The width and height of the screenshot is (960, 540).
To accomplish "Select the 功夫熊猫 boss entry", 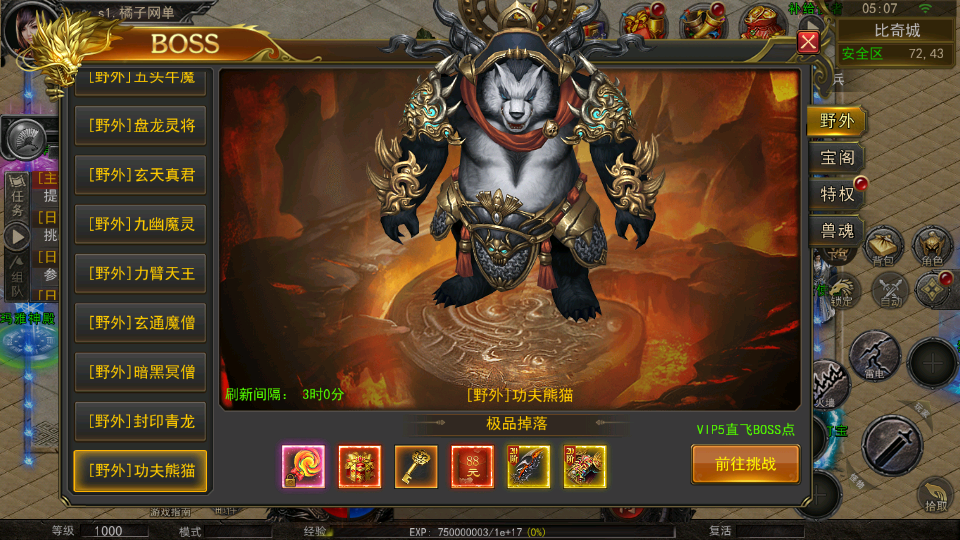I will coord(140,470).
